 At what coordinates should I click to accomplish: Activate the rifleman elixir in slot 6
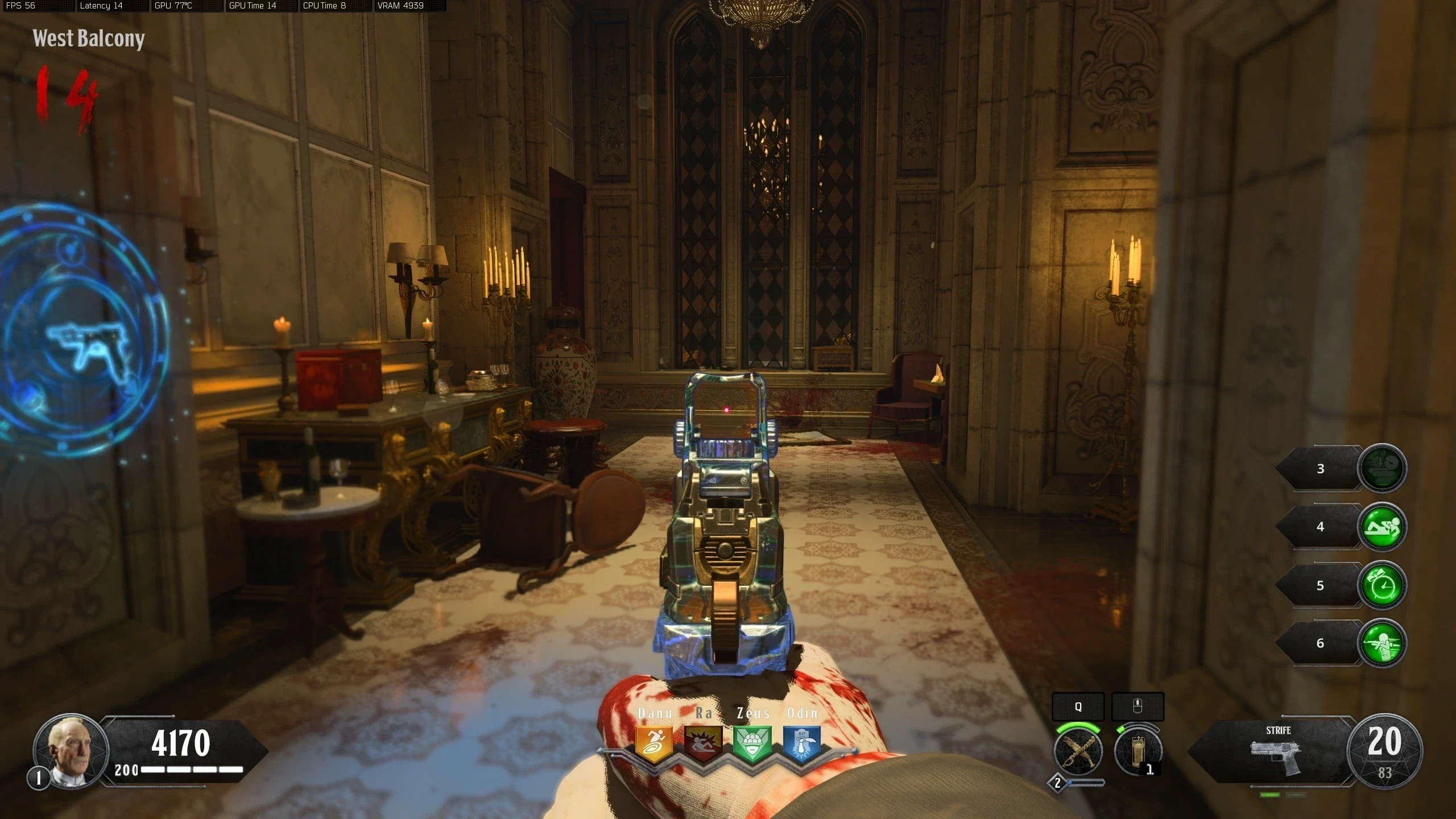(1382, 643)
